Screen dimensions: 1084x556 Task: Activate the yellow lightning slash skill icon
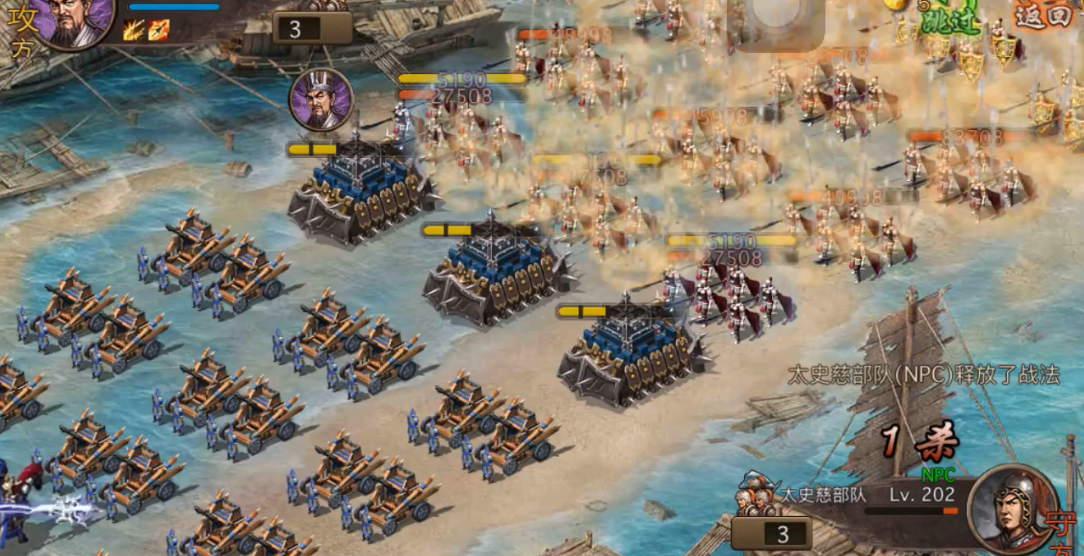[x=133, y=30]
